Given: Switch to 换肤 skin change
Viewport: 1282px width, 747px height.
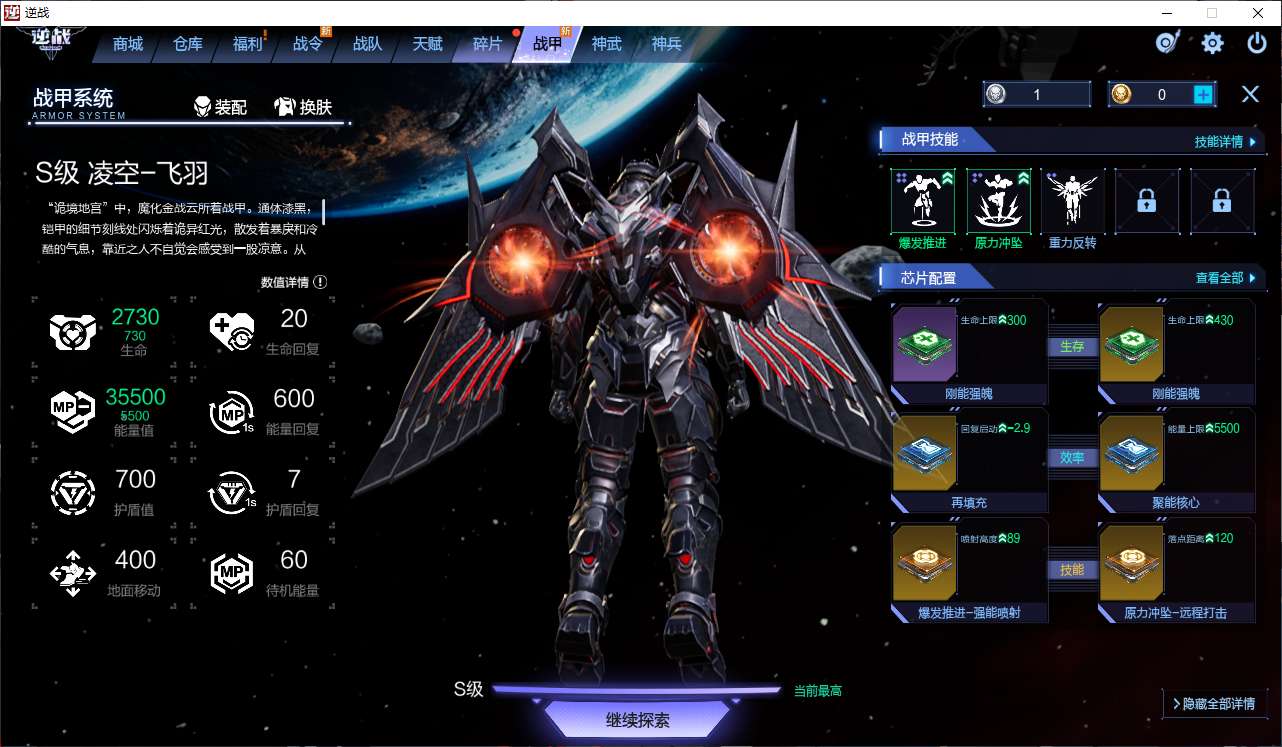Looking at the screenshot, I should pyautogui.click(x=303, y=107).
